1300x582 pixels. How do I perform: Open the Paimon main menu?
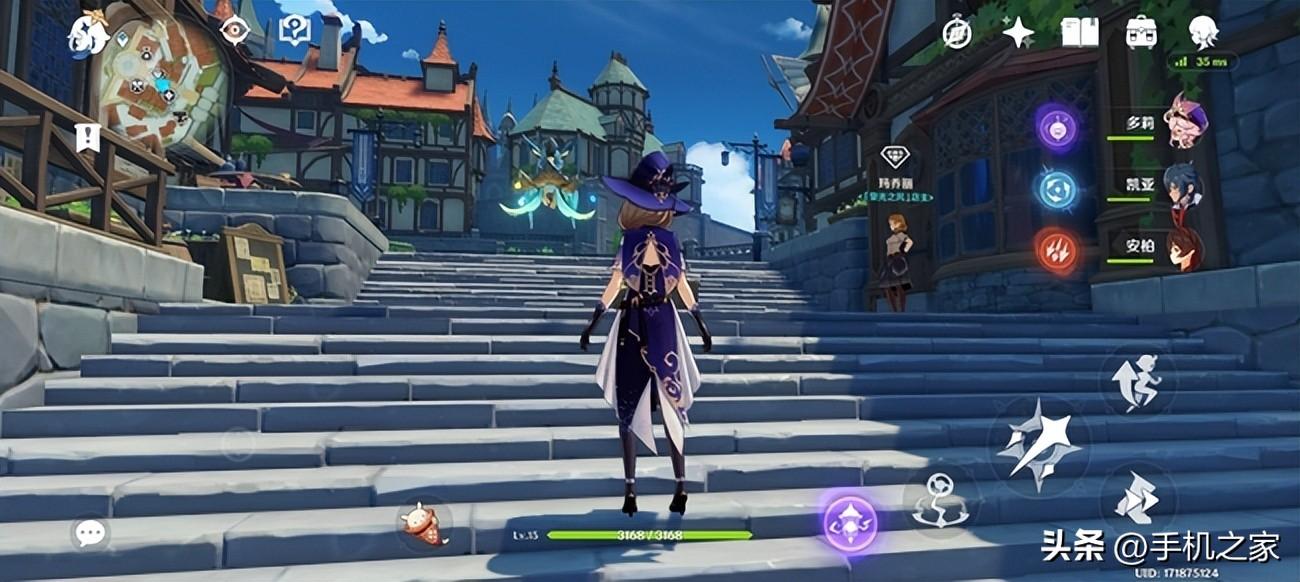click(x=87, y=33)
